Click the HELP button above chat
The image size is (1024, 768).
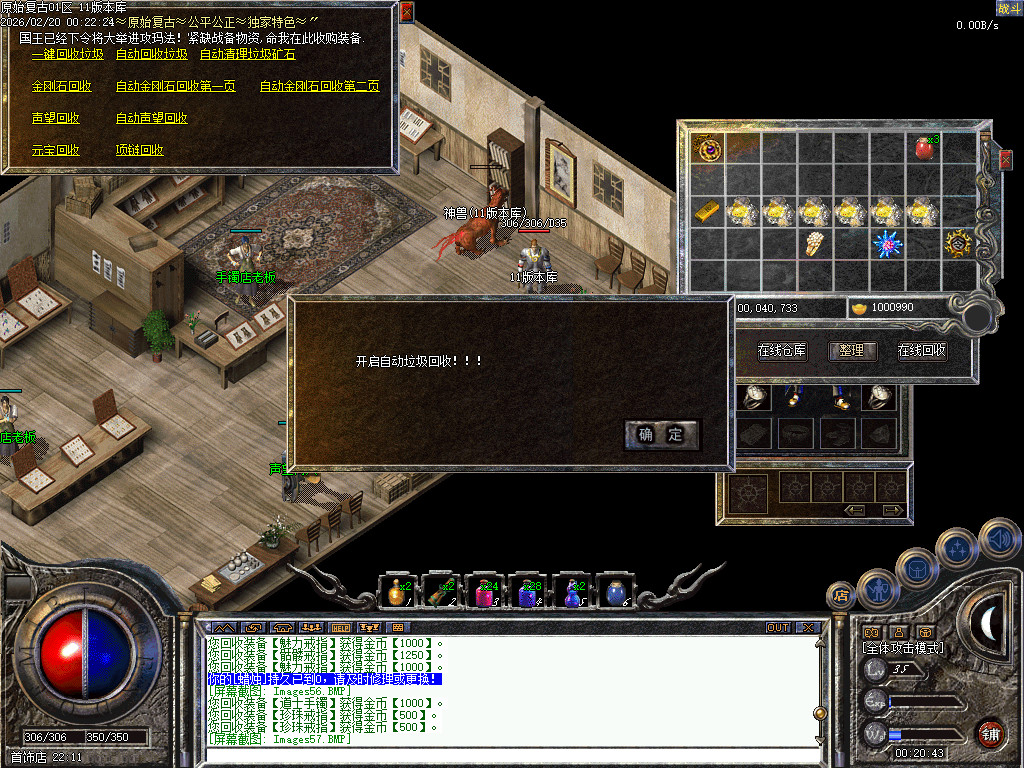point(341,628)
